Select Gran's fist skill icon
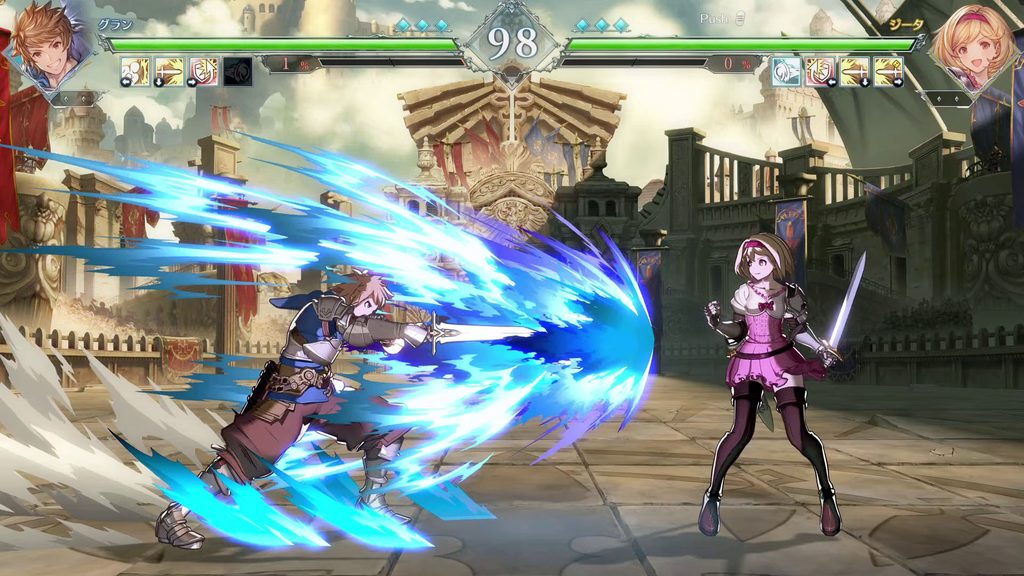 click(x=135, y=71)
